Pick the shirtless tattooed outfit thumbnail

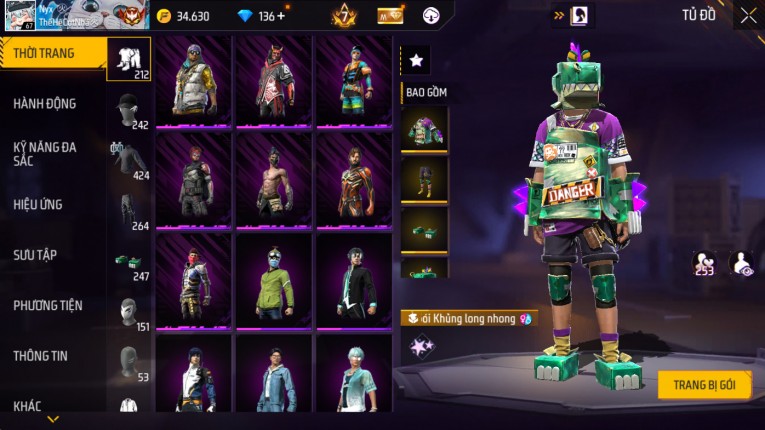274,180
